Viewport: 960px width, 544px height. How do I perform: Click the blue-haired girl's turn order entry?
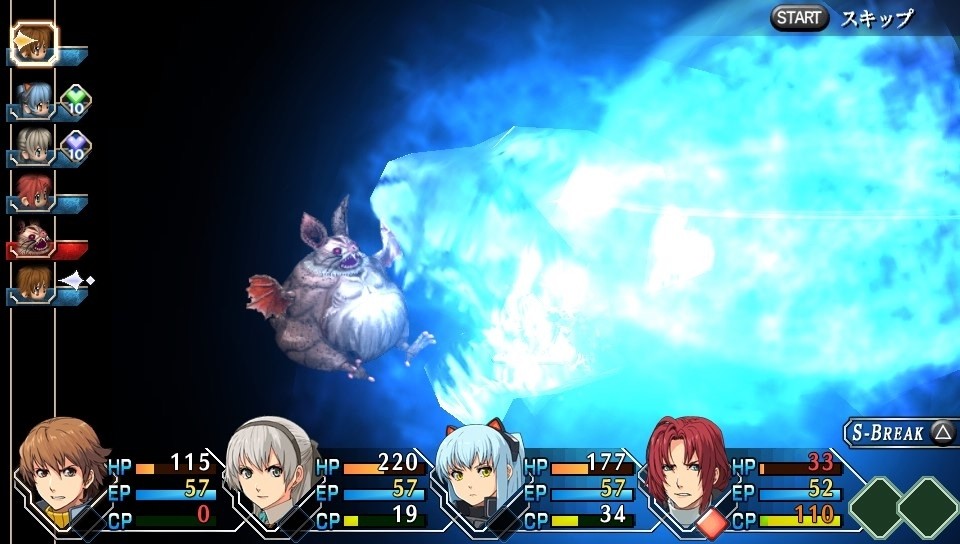click(32, 99)
